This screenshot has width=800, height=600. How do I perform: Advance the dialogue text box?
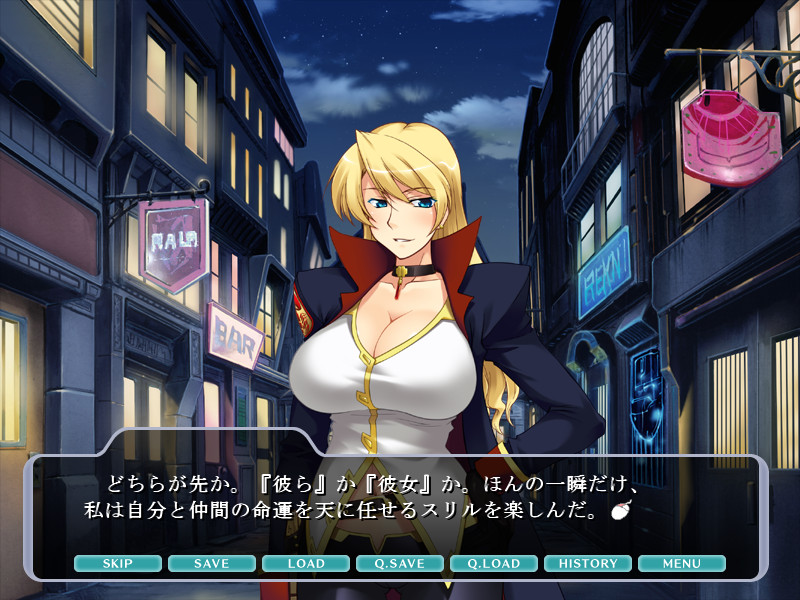point(400,500)
